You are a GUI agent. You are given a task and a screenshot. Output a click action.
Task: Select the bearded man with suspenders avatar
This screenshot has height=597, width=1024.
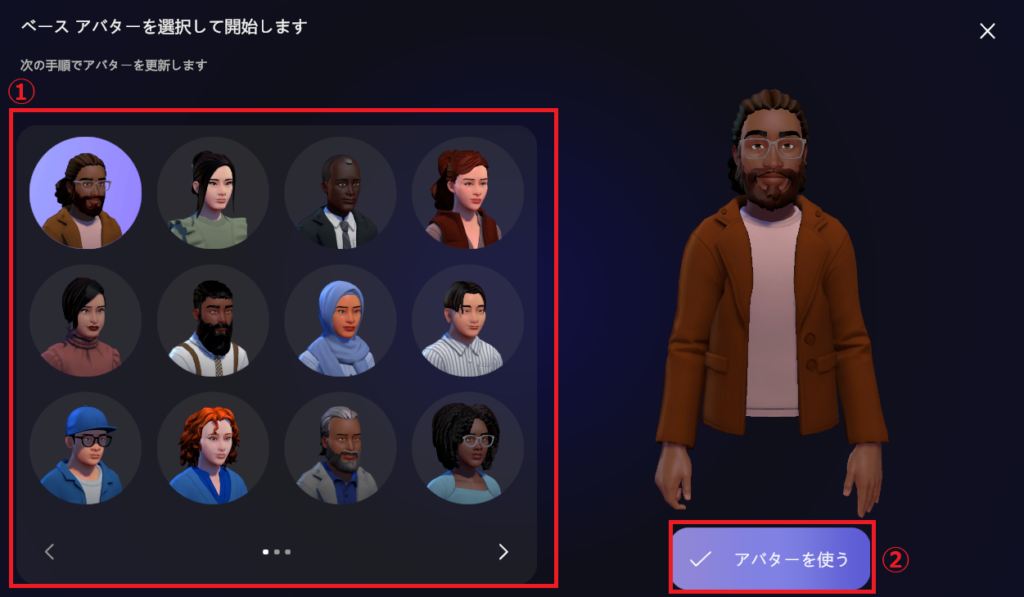213,320
